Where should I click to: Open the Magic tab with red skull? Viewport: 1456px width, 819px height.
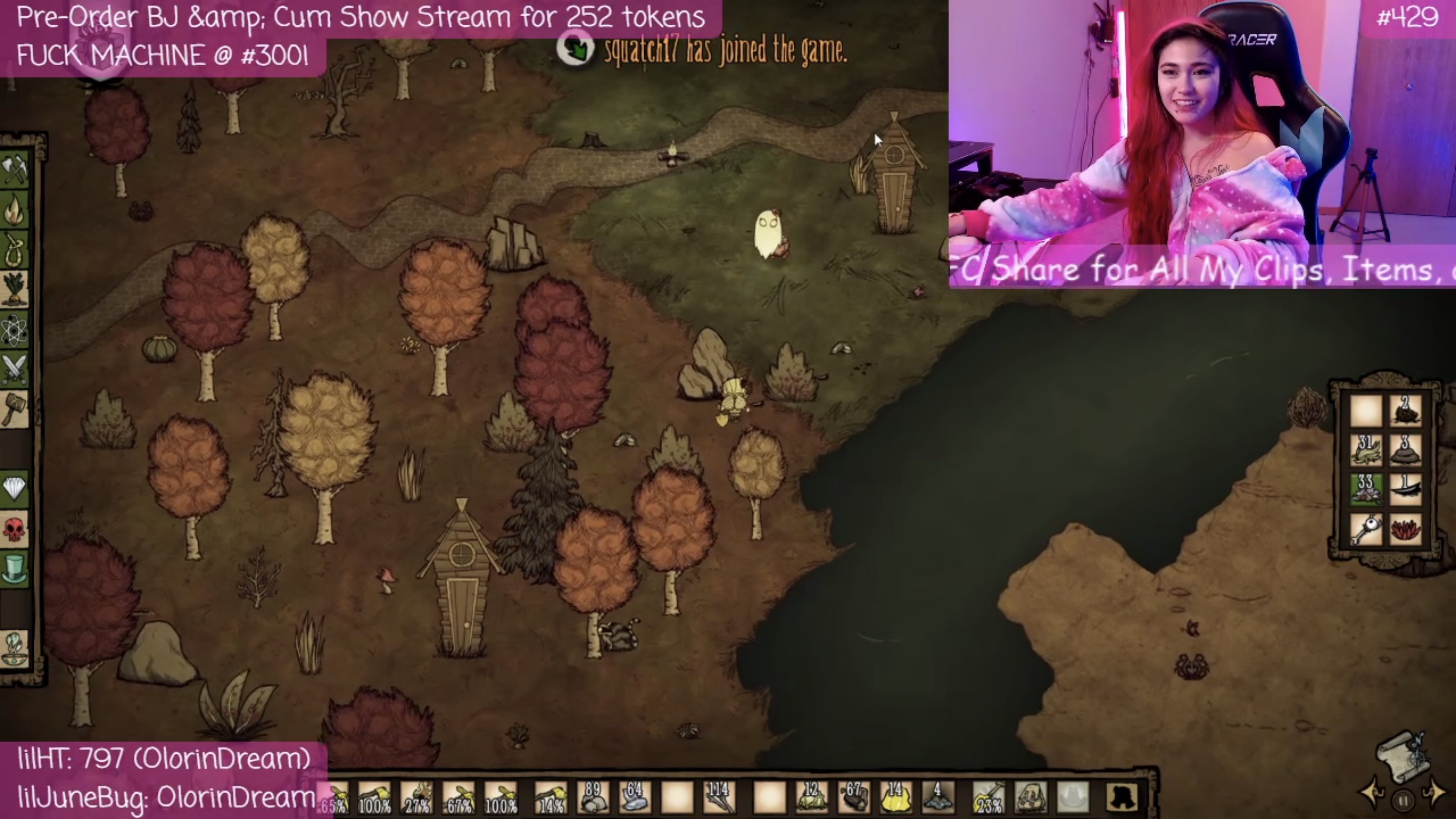(x=15, y=529)
